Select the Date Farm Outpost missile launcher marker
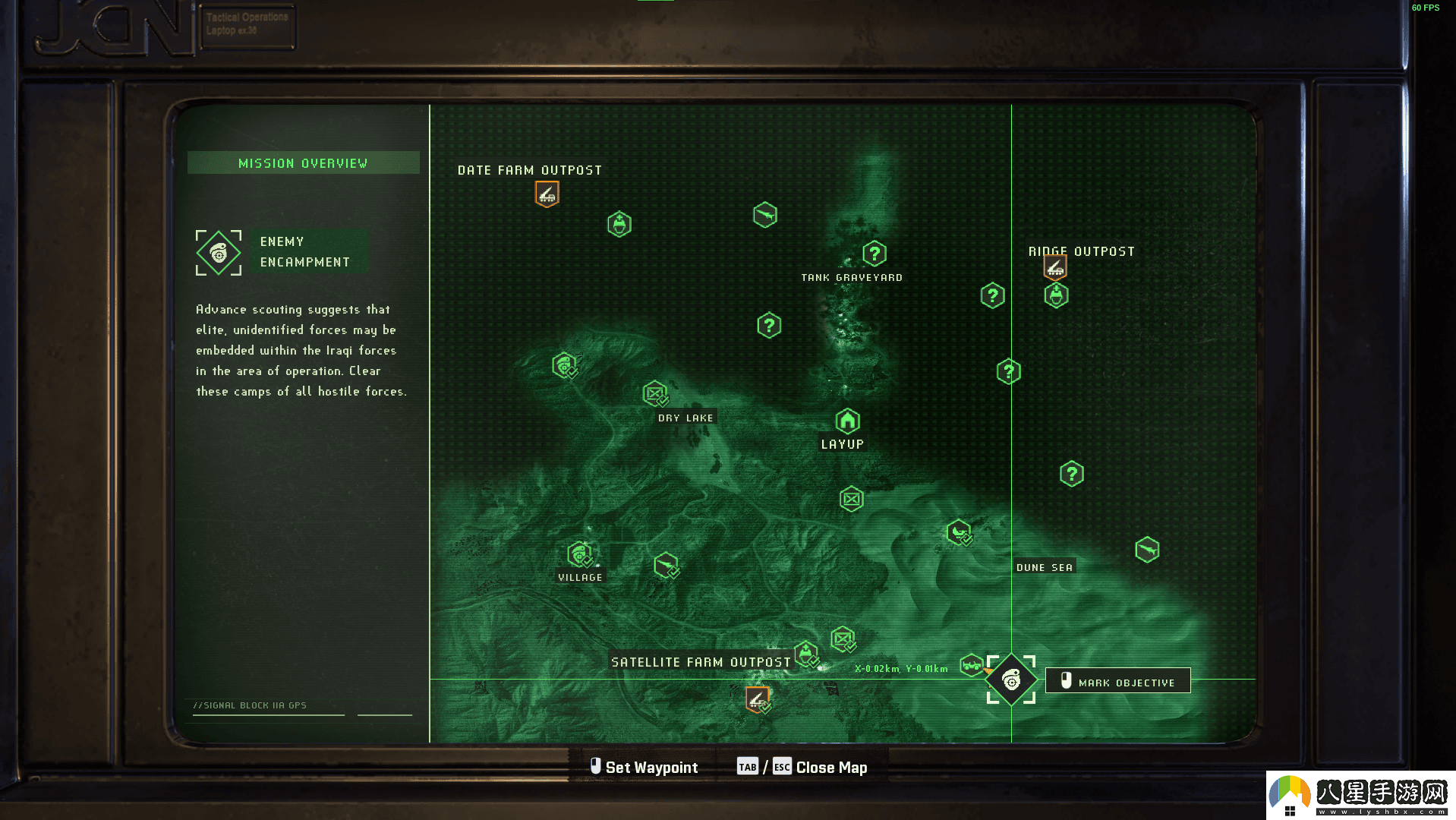1456x820 pixels. [547, 194]
